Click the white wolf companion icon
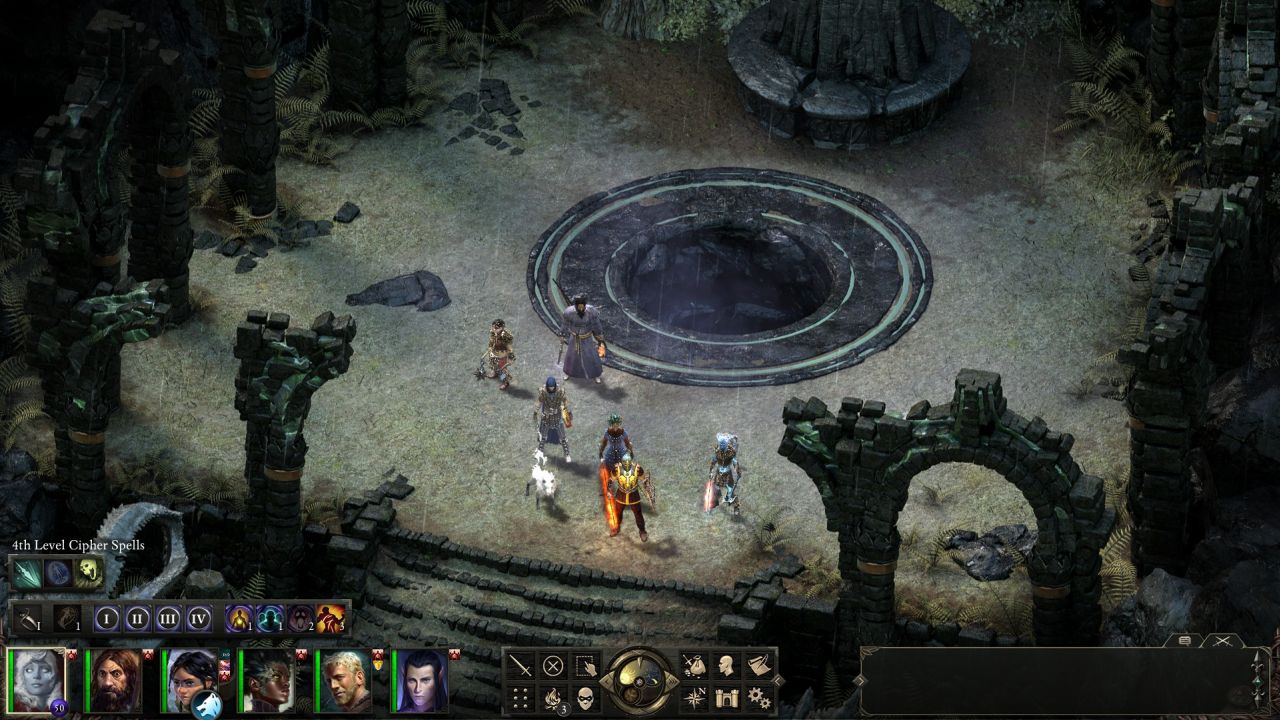 tap(208, 704)
